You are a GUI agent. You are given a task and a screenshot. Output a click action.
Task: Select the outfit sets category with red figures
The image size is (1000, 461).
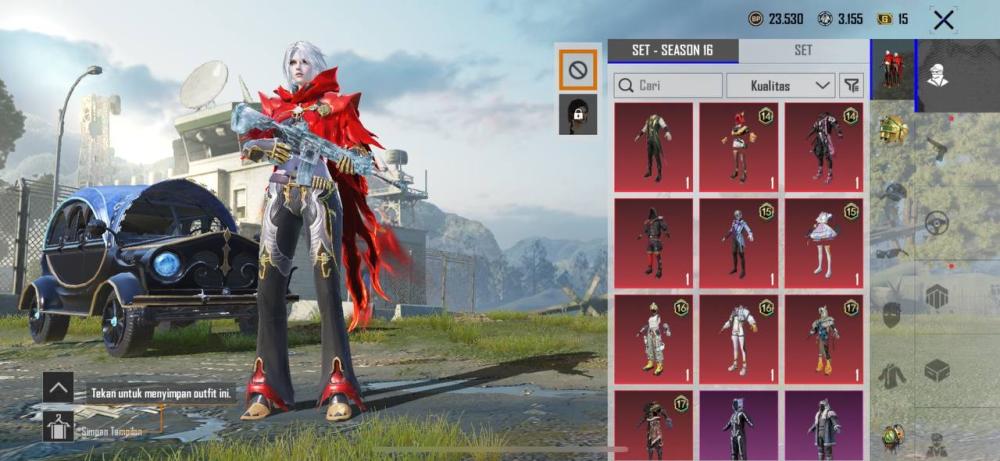(892, 70)
